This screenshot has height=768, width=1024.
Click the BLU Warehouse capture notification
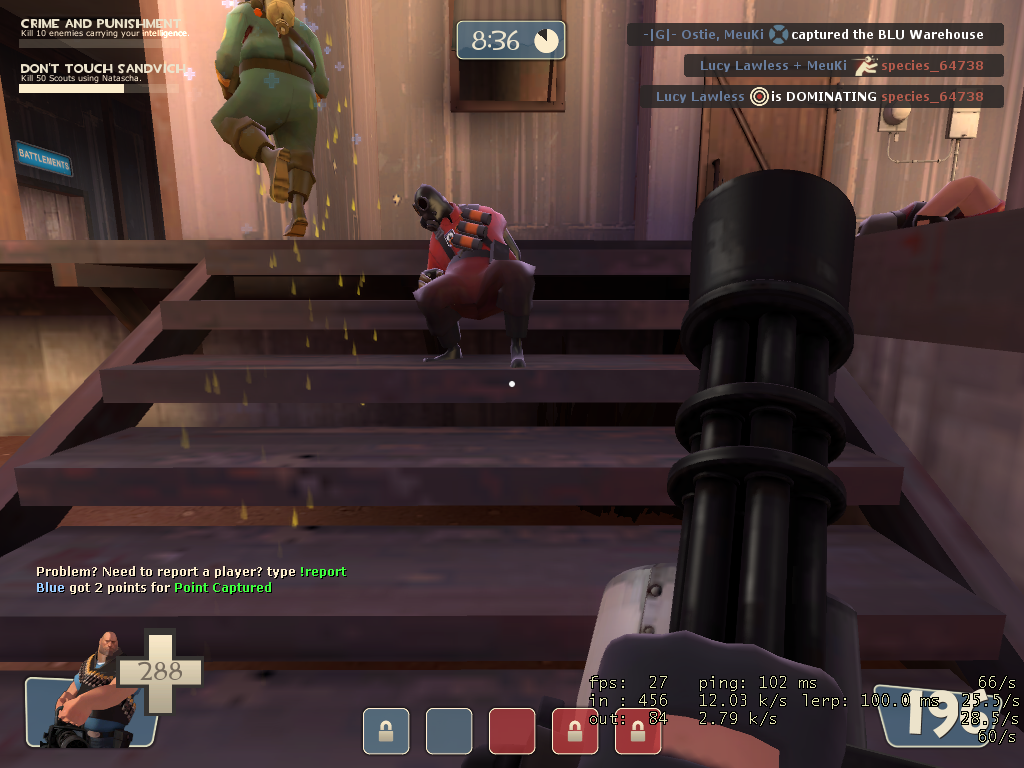tap(815, 35)
